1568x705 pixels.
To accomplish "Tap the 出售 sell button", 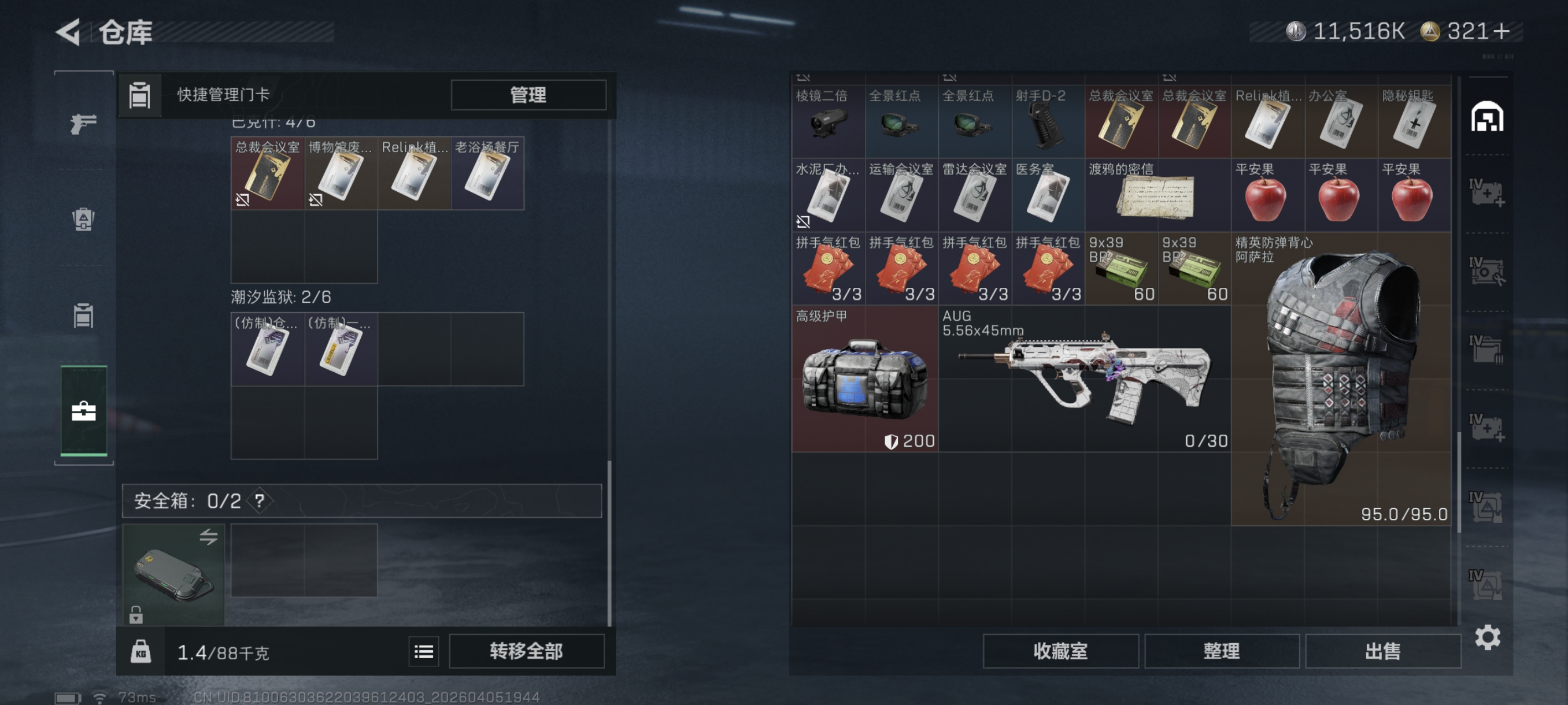I will coord(1382,651).
